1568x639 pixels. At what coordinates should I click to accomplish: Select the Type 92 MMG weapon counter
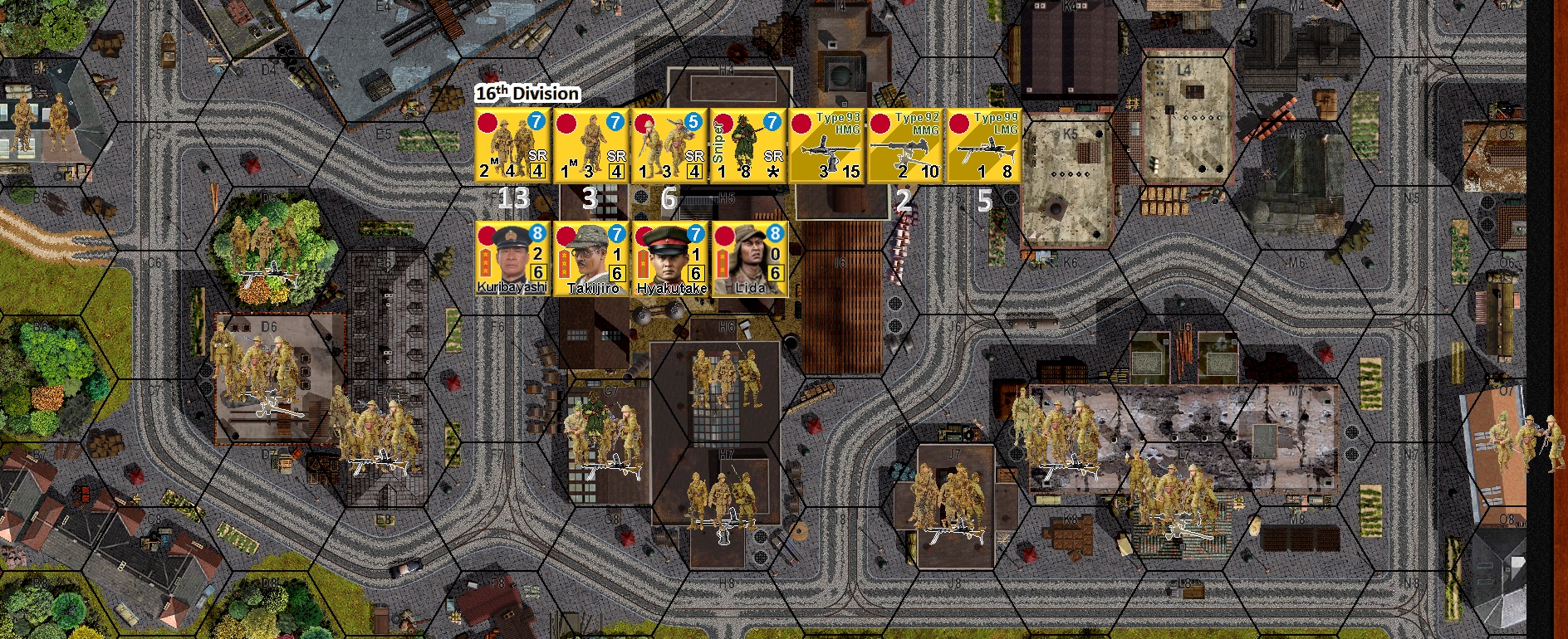click(905, 145)
